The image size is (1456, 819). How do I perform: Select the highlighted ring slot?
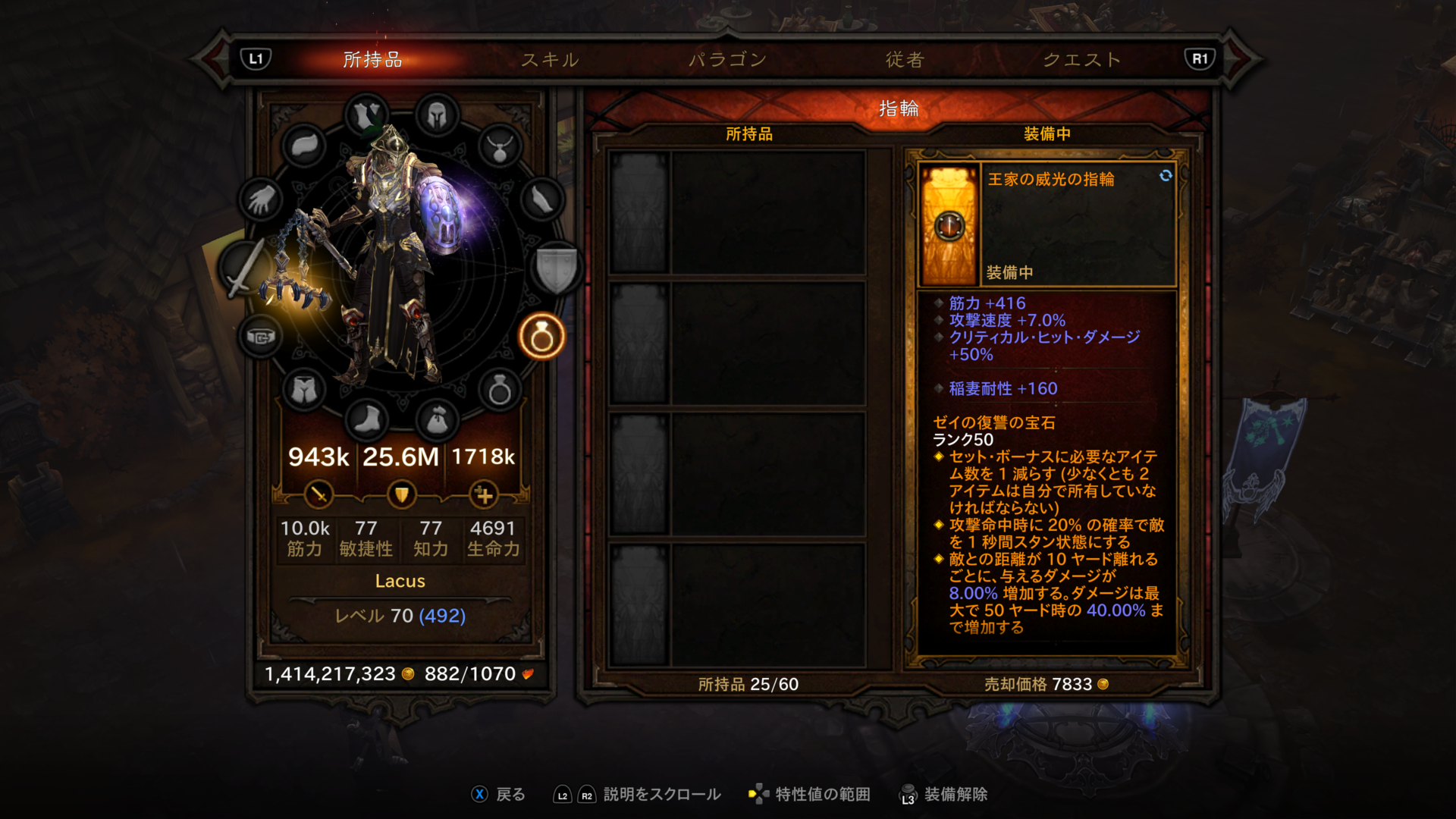(541, 336)
